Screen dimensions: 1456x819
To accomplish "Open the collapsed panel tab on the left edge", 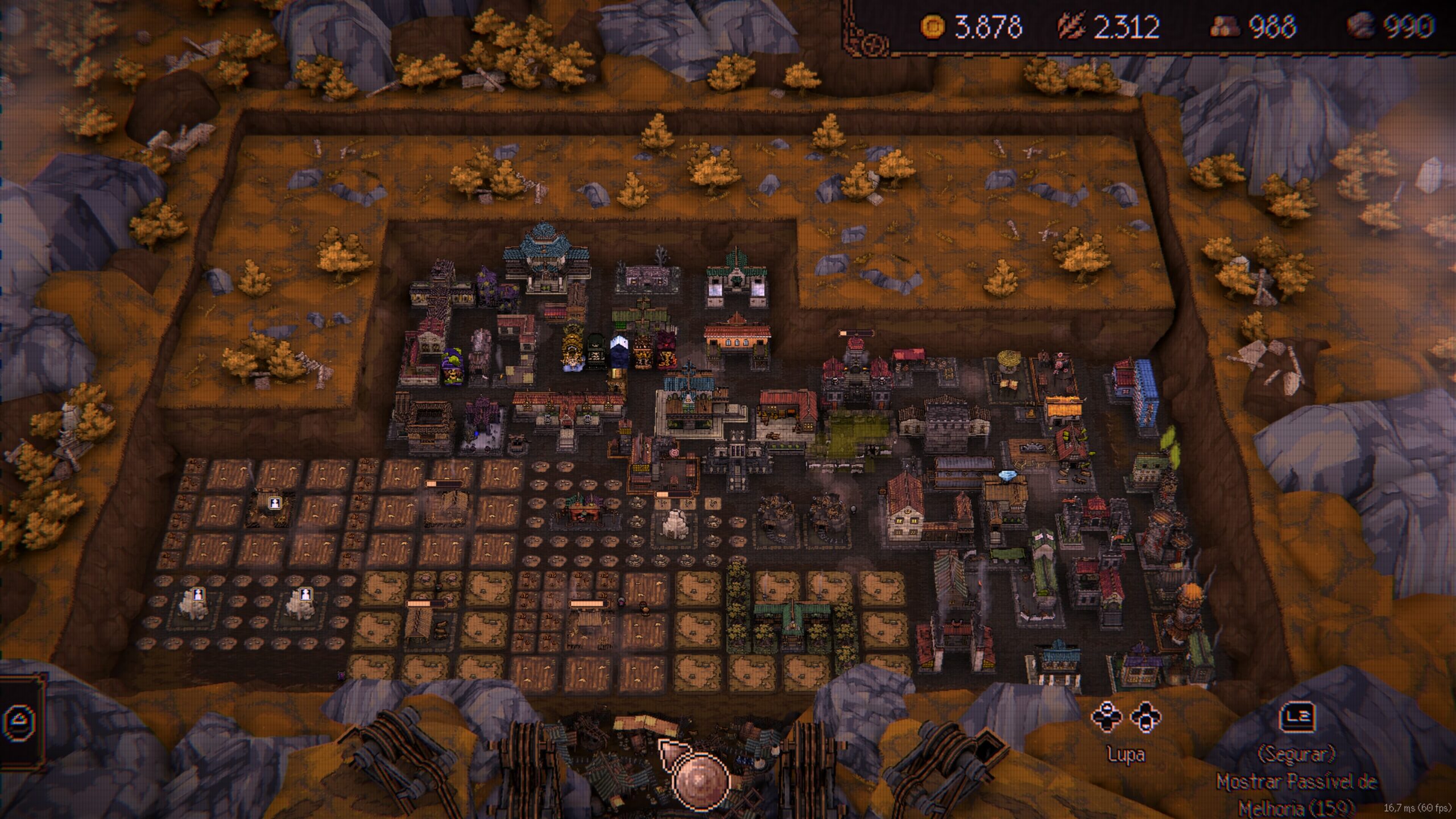I will tap(23, 721).
